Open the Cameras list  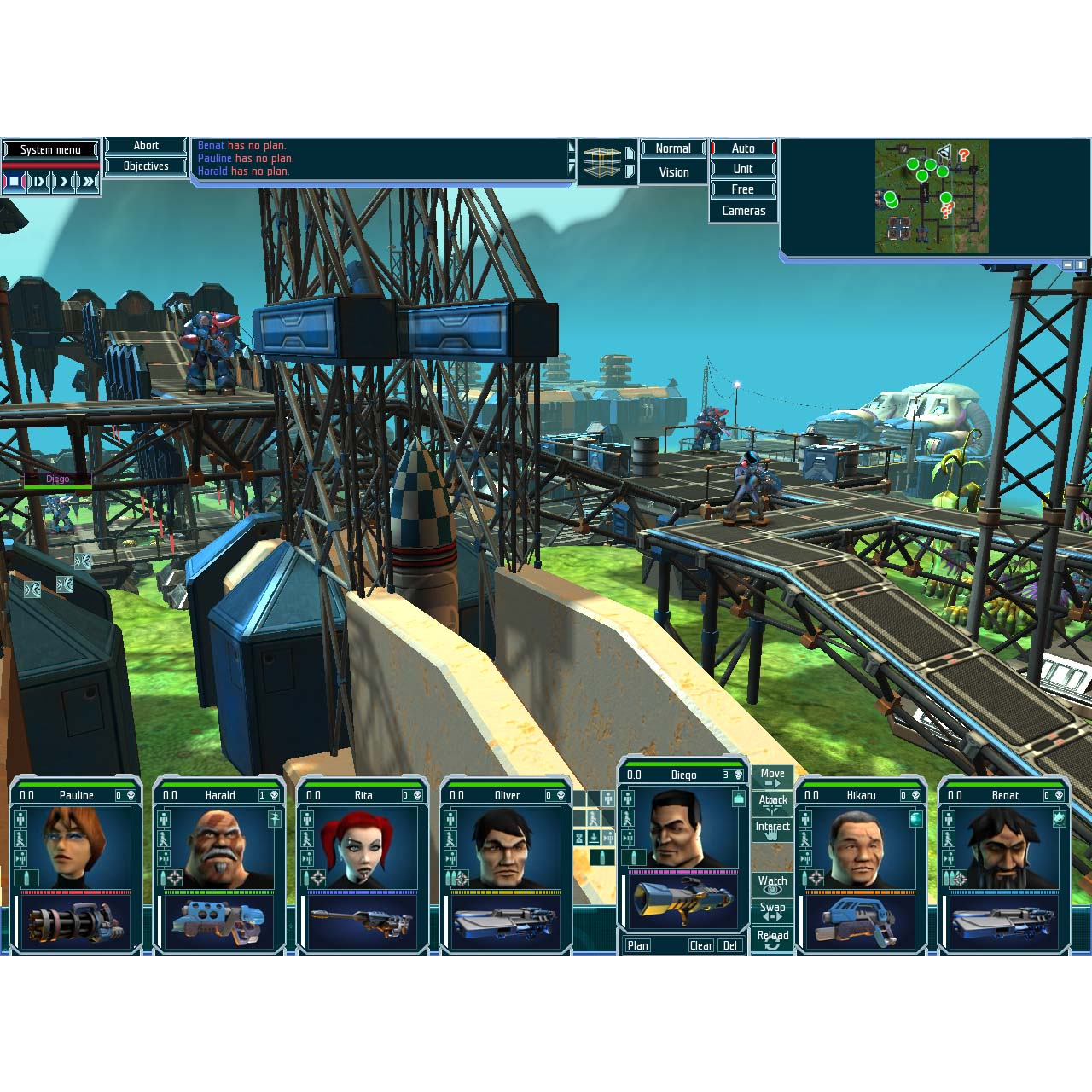(743, 211)
